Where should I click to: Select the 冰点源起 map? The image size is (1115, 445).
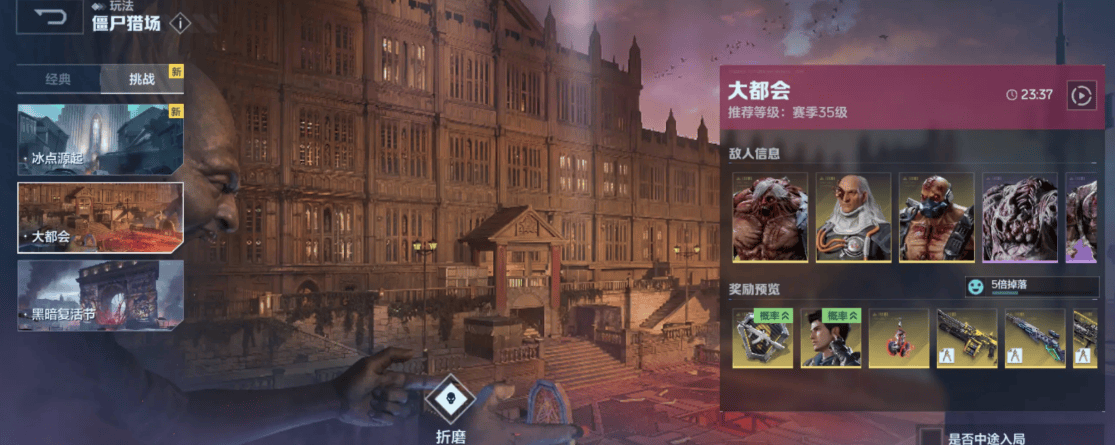point(100,139)
